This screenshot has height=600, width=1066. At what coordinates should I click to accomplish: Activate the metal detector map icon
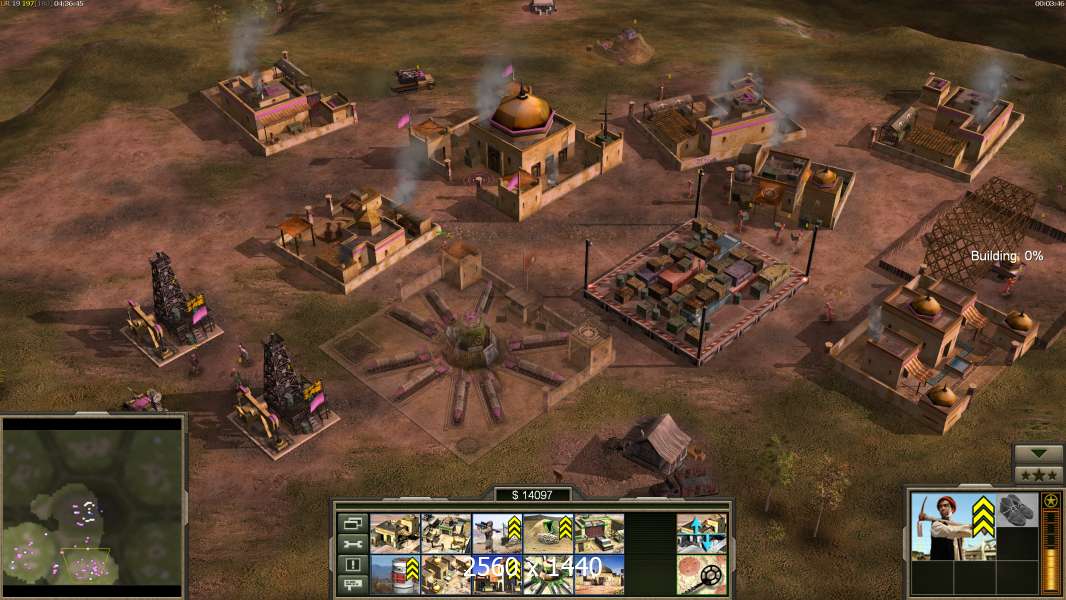(701, 574)
